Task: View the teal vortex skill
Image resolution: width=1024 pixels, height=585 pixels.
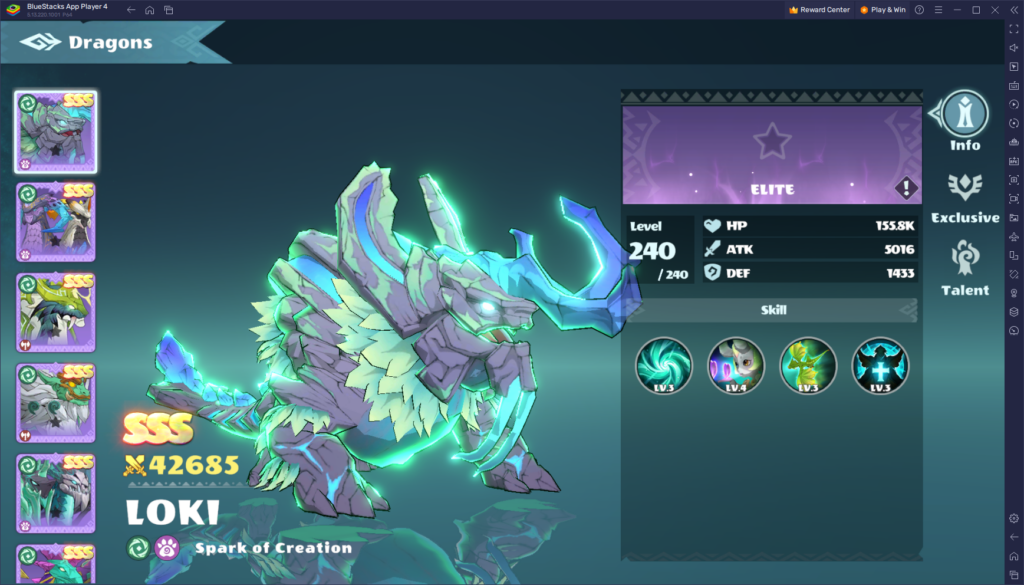Action: click(x=664, y=365)
